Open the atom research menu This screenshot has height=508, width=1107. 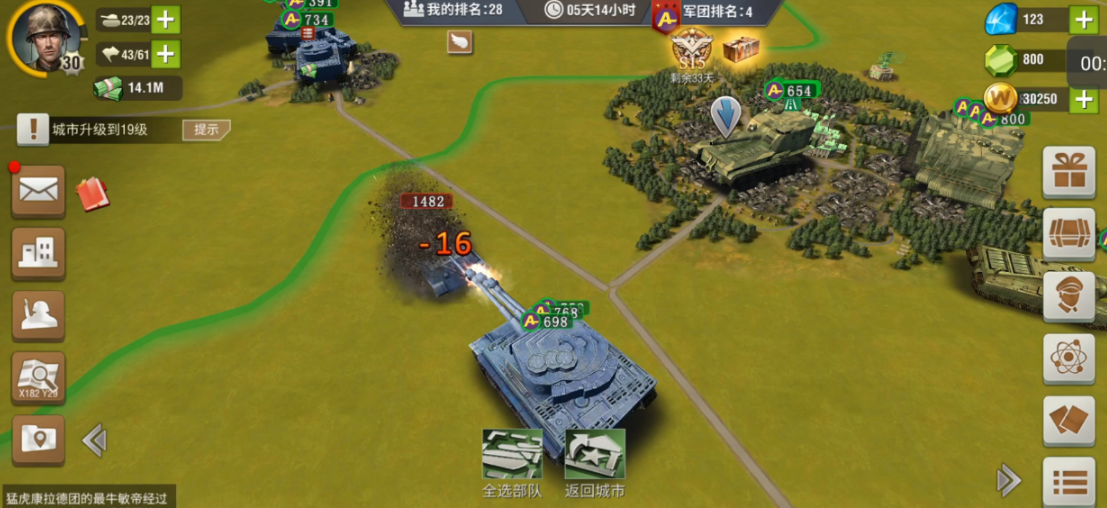1069,358
